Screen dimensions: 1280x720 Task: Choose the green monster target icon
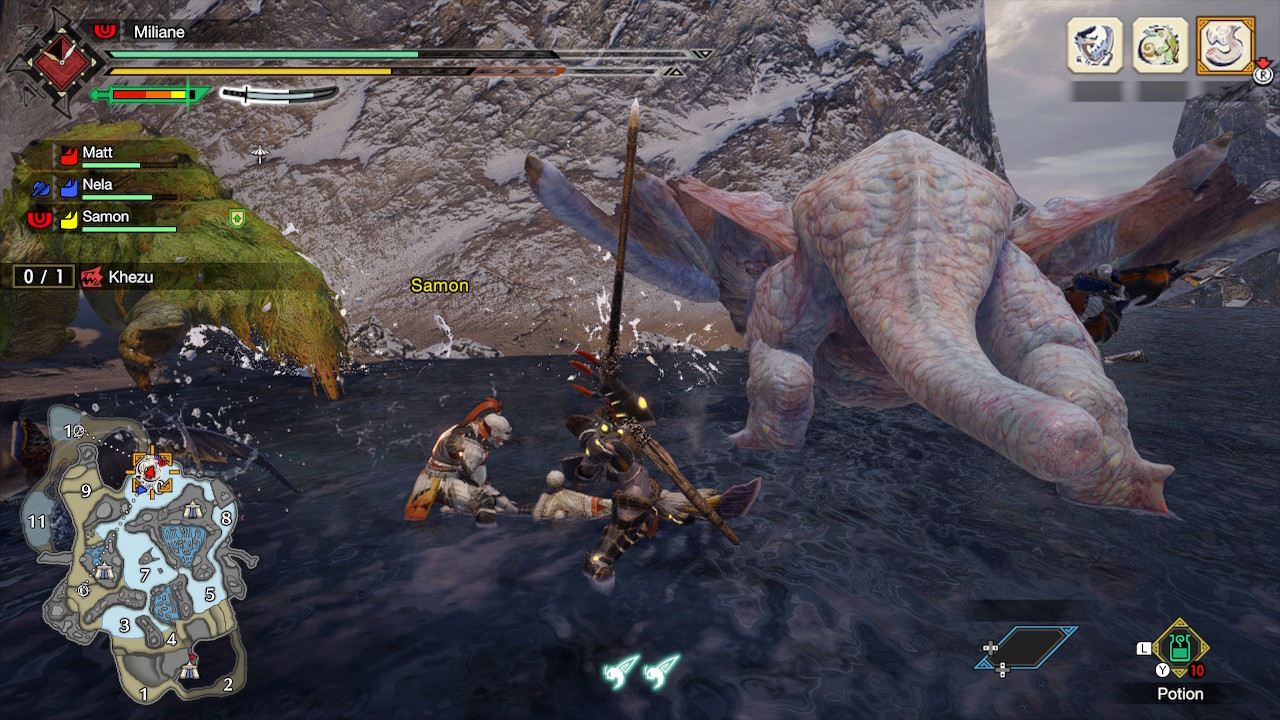[1160, 45]
